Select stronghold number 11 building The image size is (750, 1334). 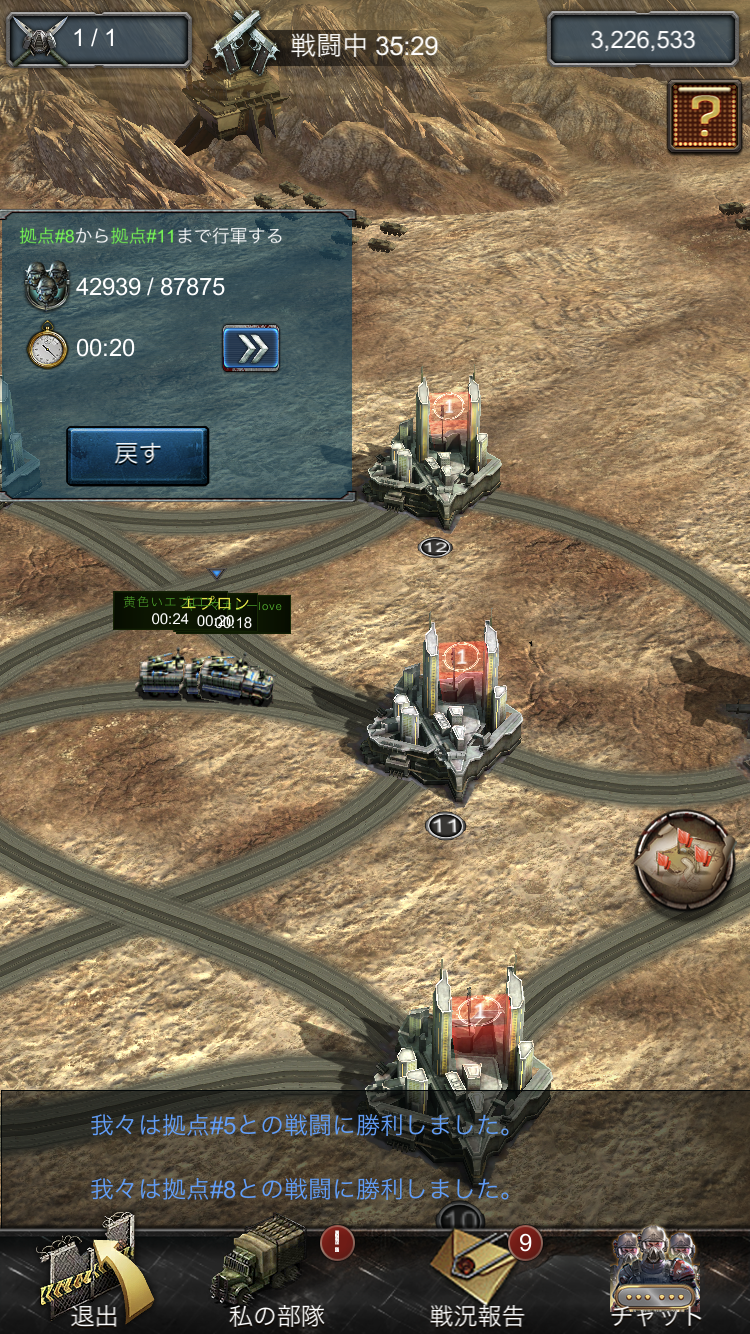[x=446, y=710]
